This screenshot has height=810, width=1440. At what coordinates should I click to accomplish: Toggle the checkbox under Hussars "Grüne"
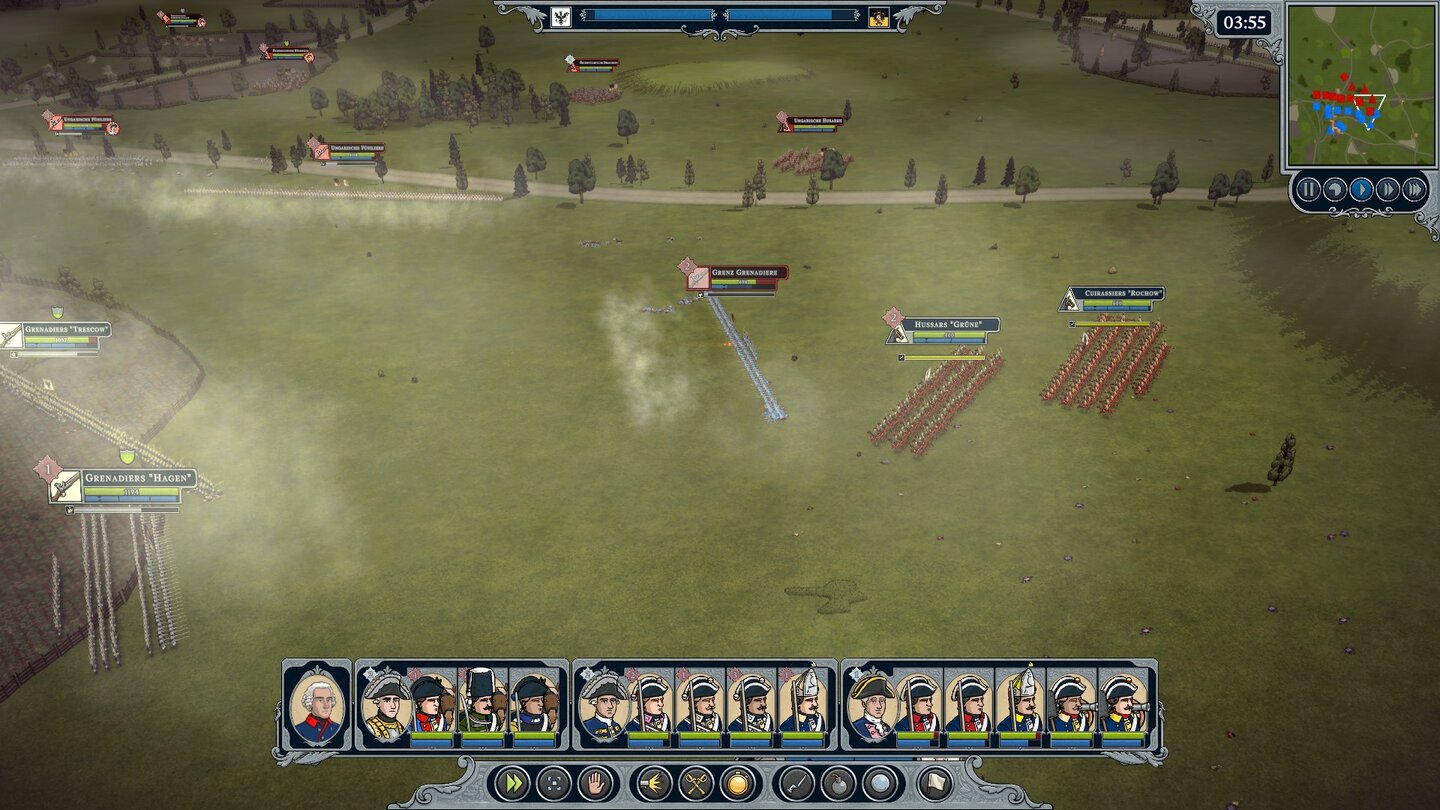900,358
